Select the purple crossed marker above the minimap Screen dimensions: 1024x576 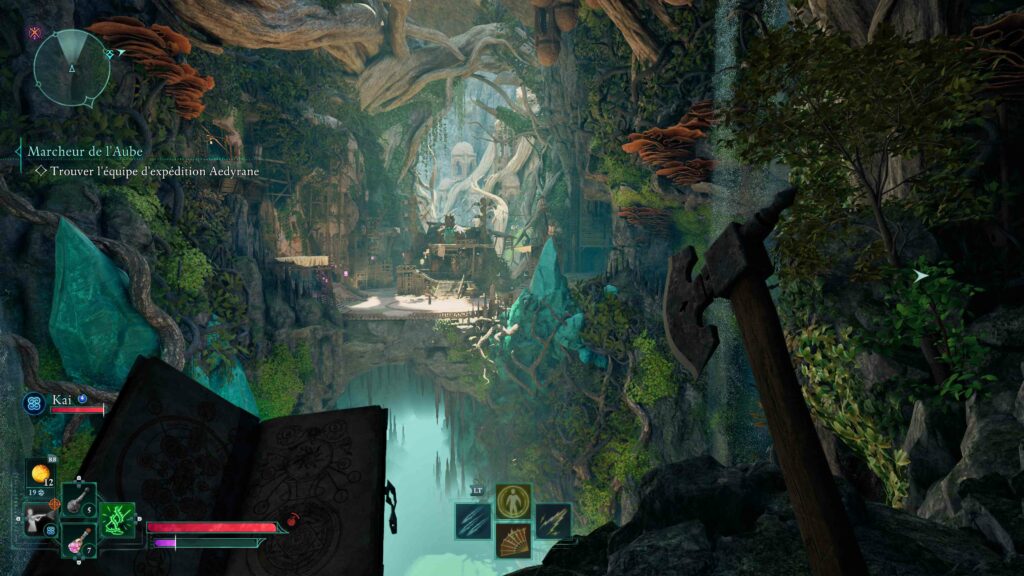(x=34, y=32)
